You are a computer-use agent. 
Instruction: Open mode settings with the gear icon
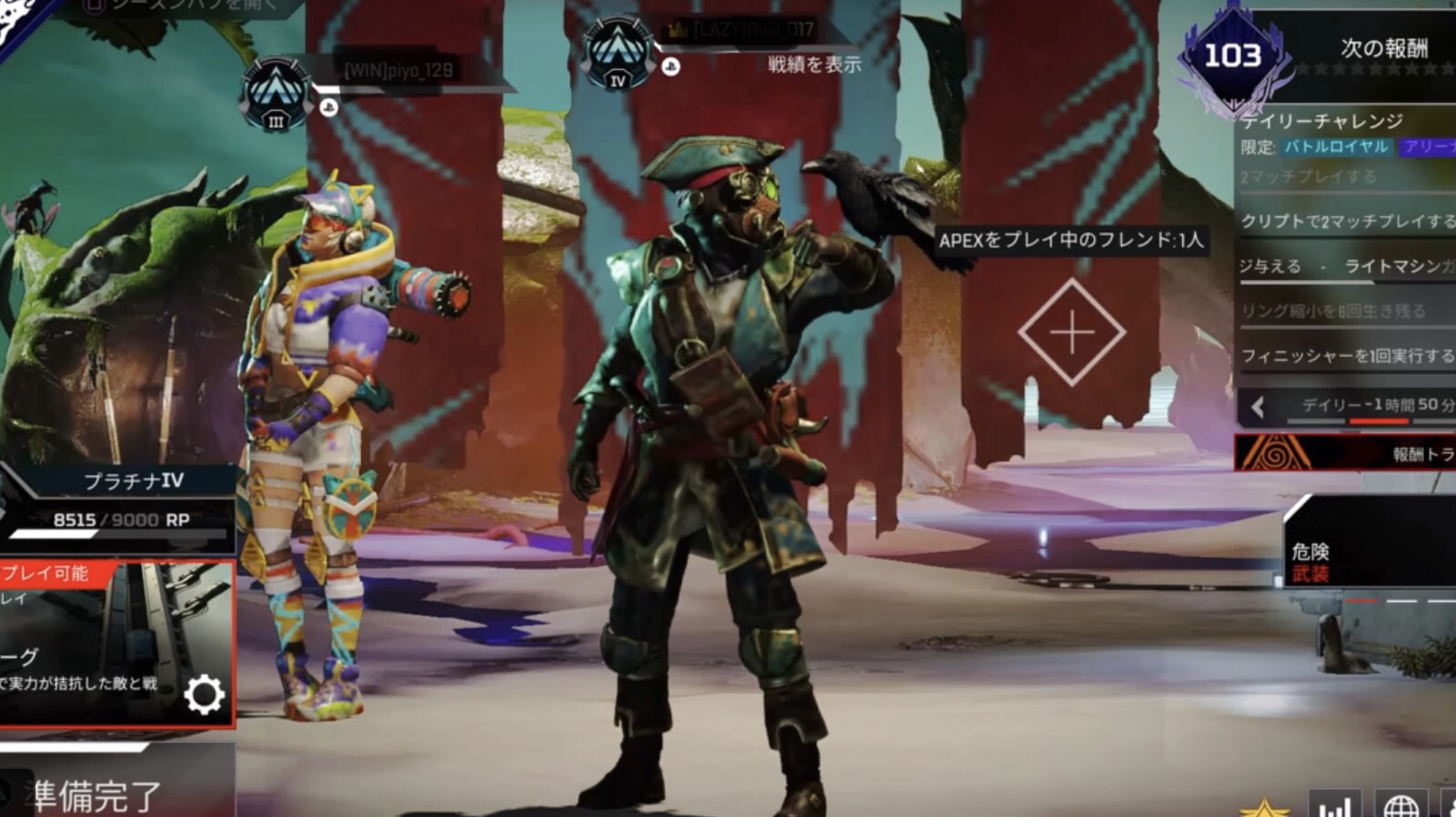(204, 696)
